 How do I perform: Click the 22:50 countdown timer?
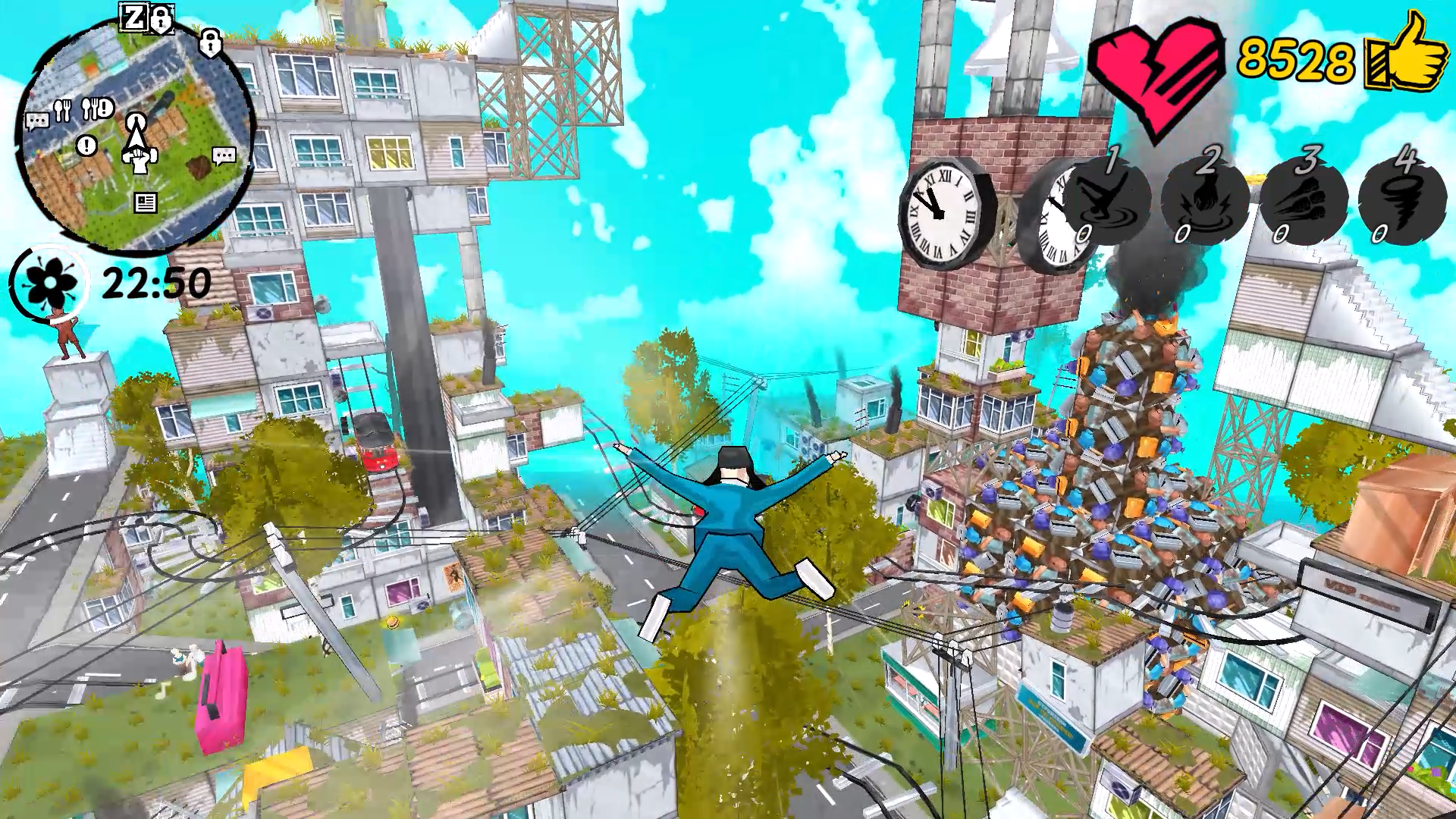[x=157, y=282]
